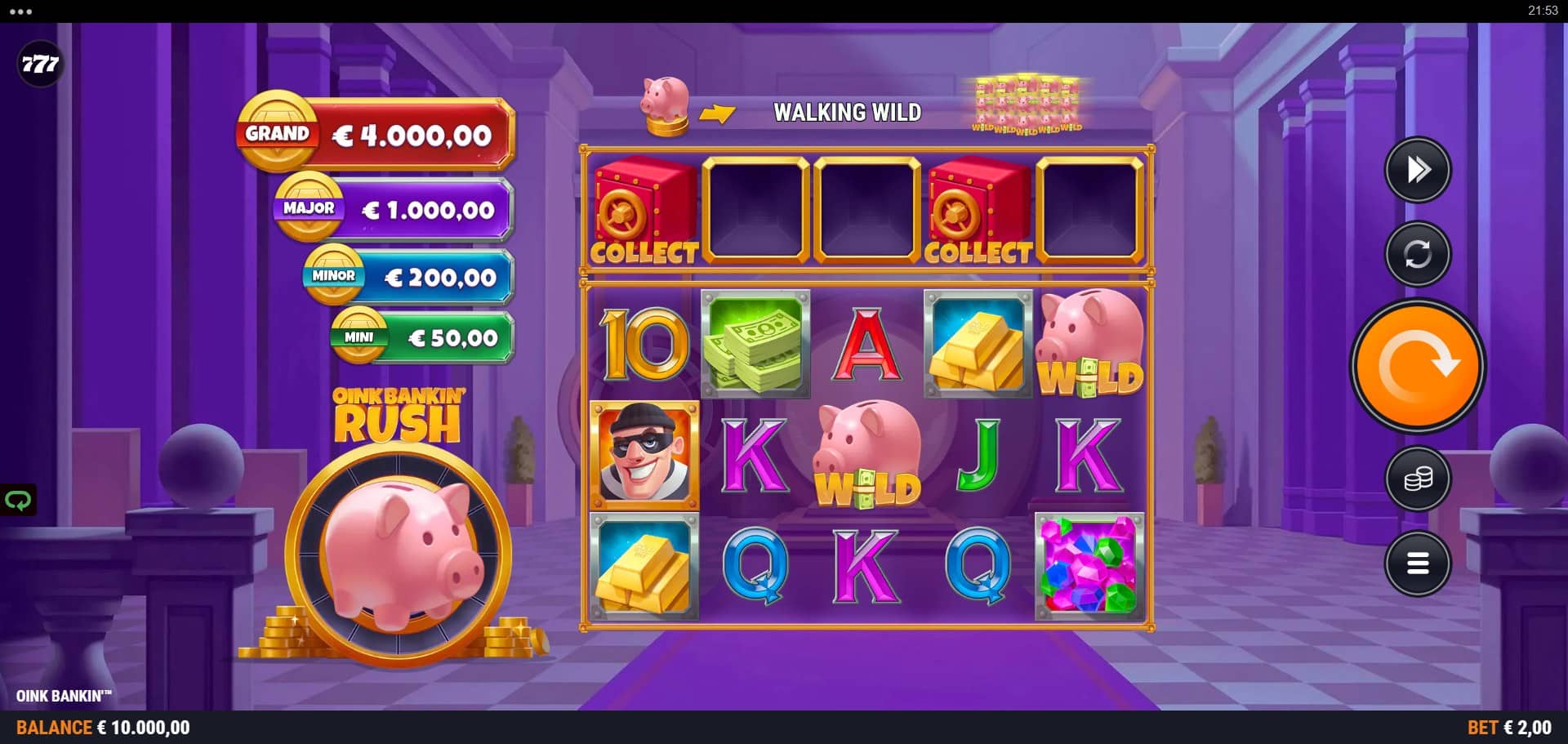Activate the fast-forward turbo spin button
The image size is (1568, 744).
coord(1418,170)
